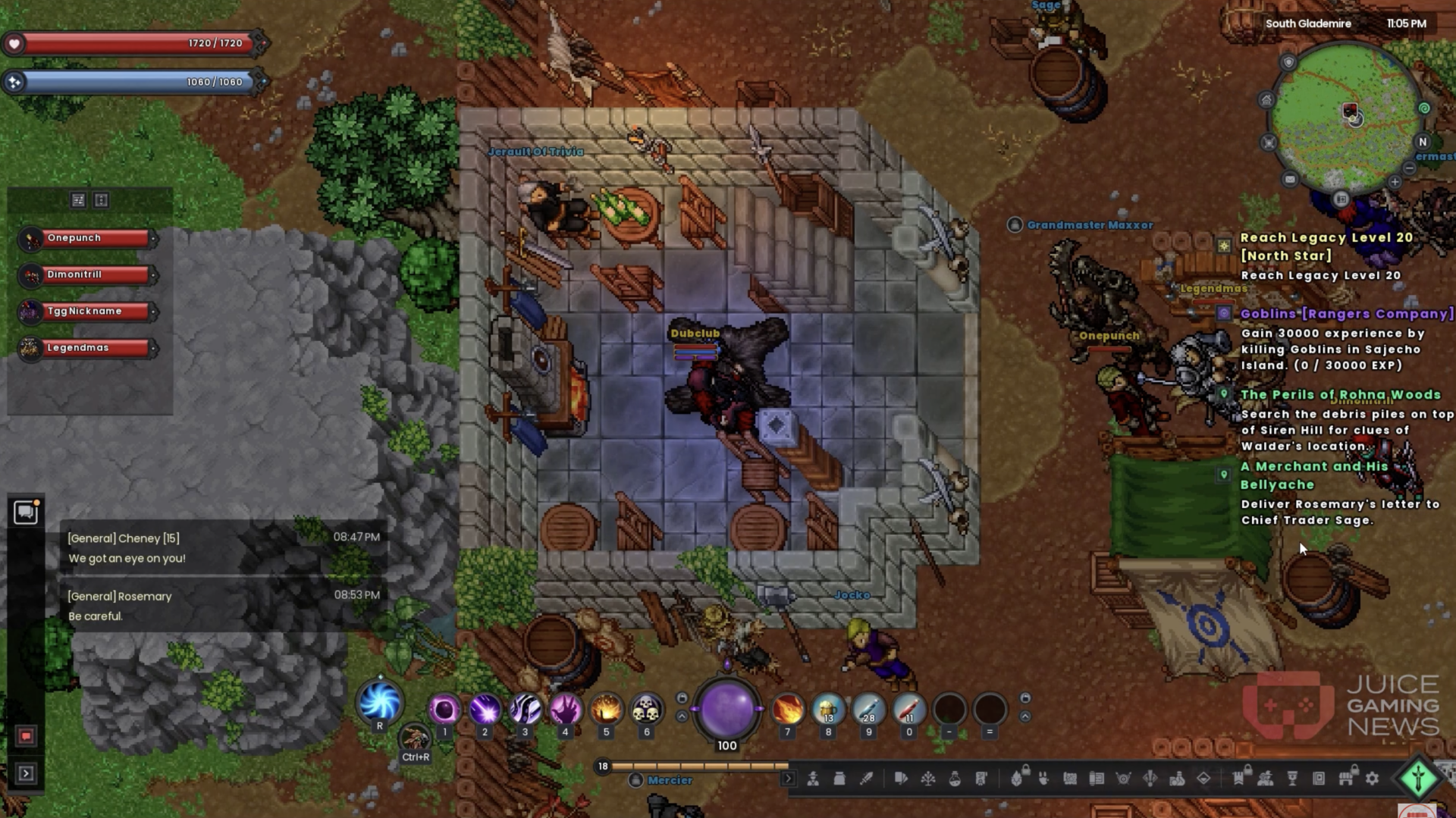The image size is (1456, 818).
Task: Open the mail envelope icon by minimap
Action: (1290, 180)
